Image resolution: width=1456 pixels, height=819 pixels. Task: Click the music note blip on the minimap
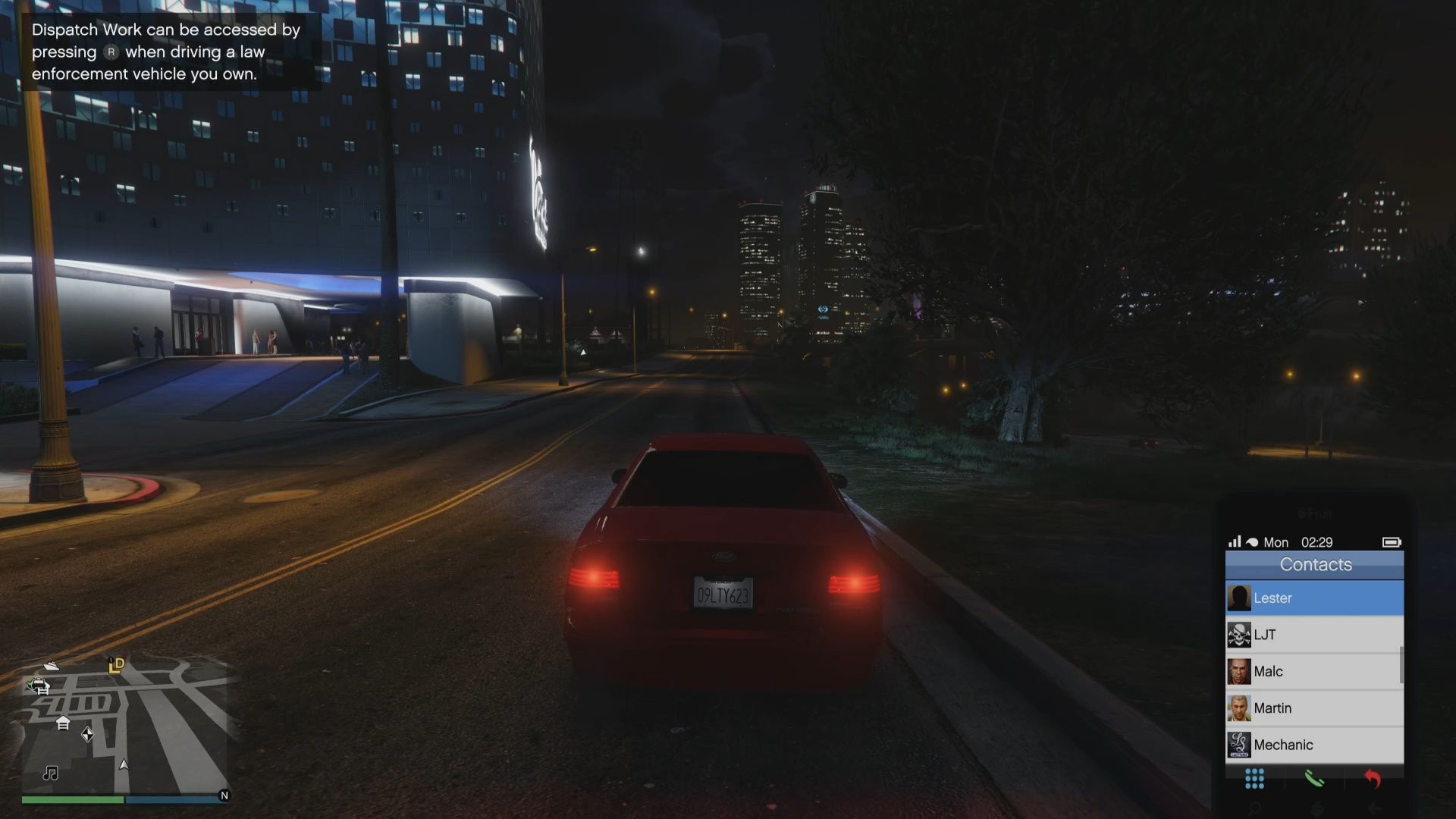(50, 774)
